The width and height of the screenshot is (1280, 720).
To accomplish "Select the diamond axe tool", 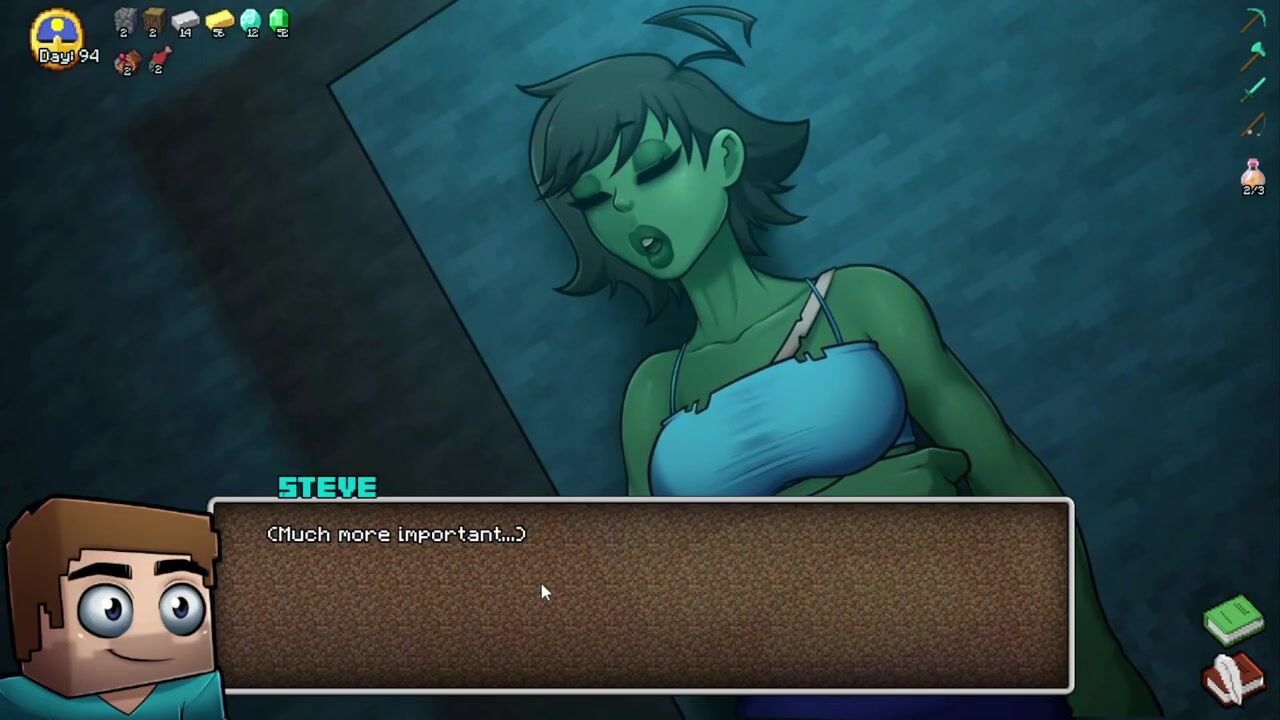I will click(1253, 54).
